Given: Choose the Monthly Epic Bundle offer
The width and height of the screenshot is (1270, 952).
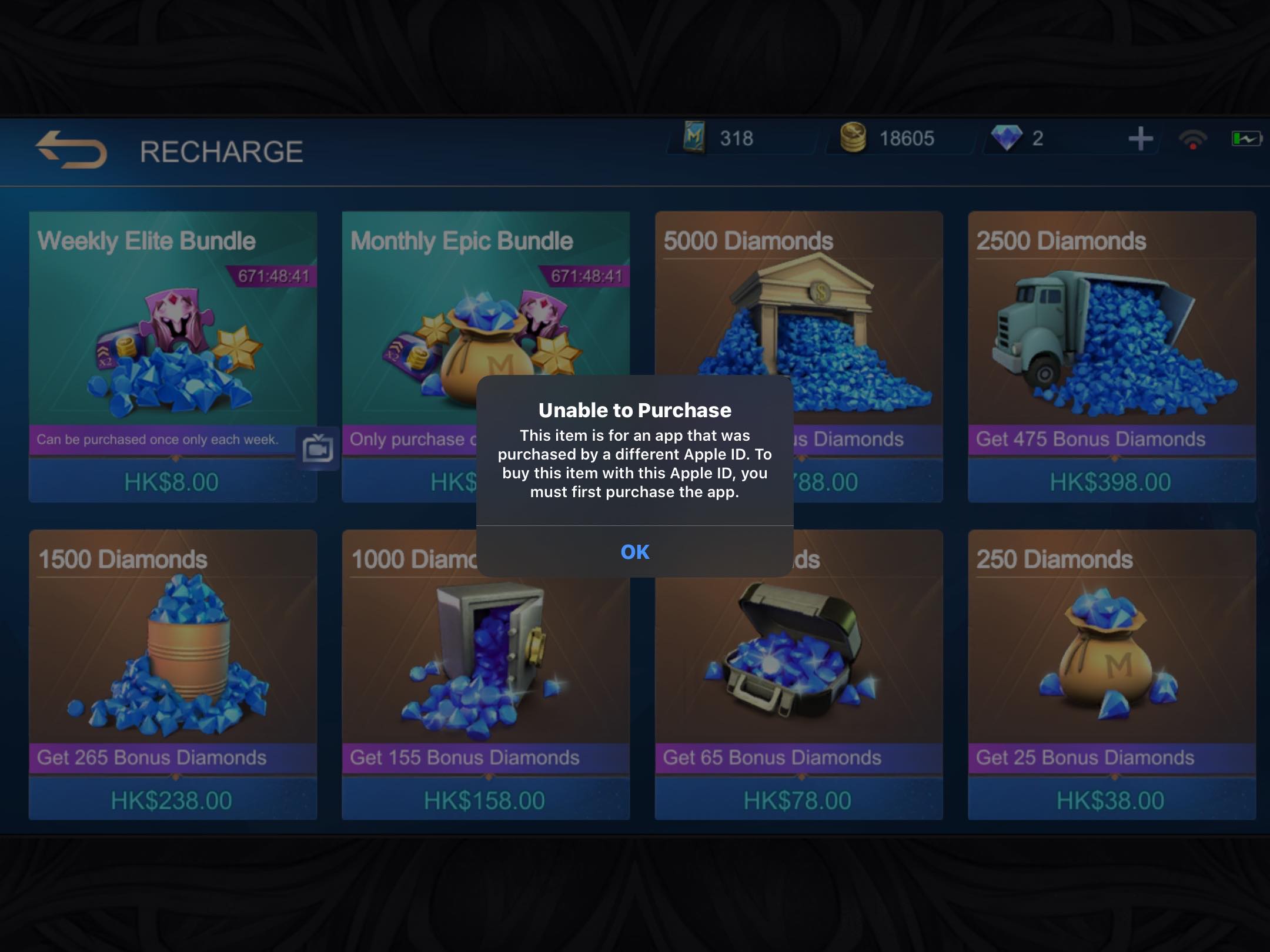Looking at the screenshot, I should [x=412, y=329].
